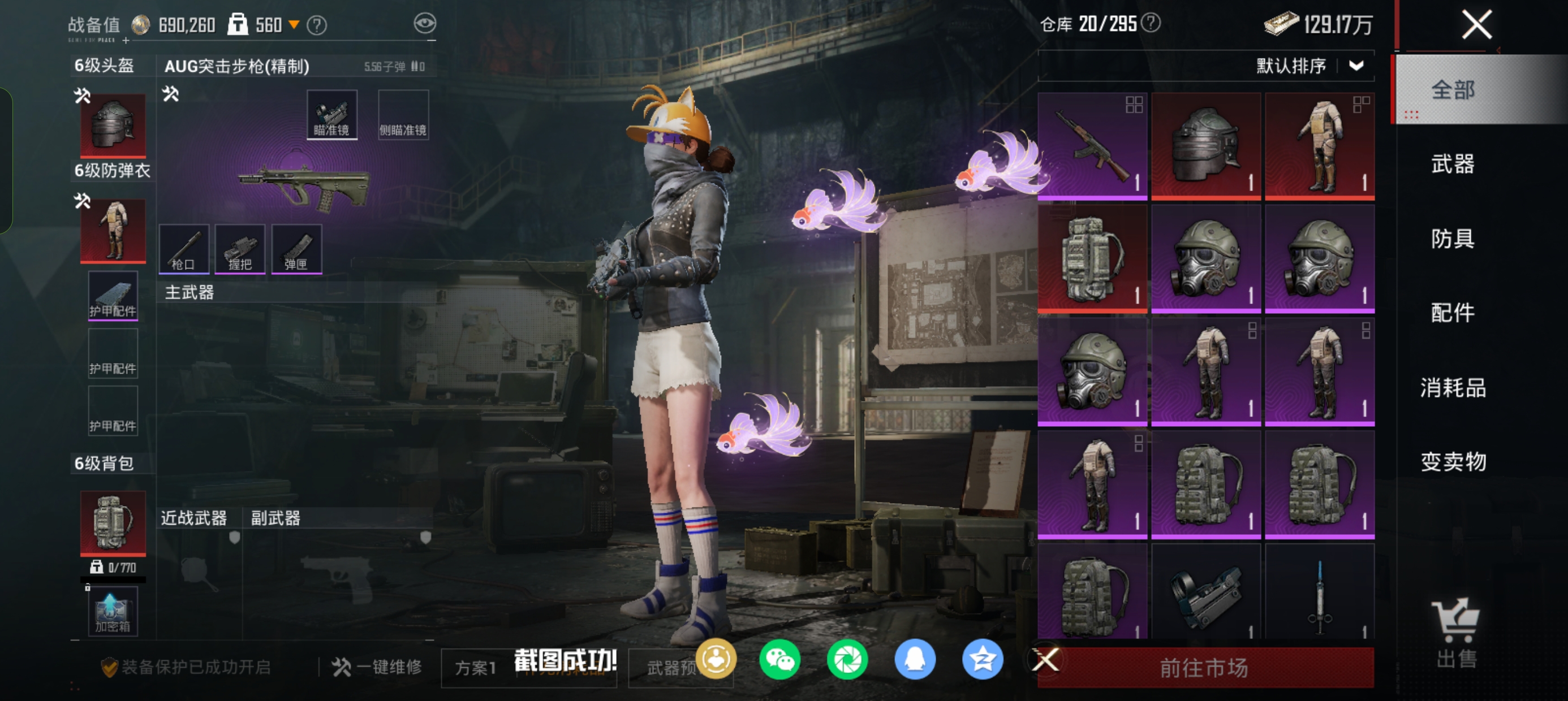Select the 防具 category tab

click(x=1453, y=239)
